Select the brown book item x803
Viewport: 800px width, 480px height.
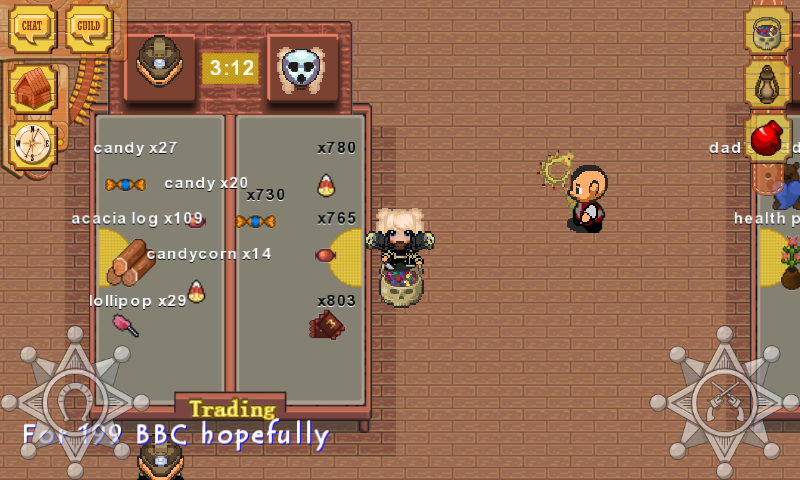pos(326,324)
